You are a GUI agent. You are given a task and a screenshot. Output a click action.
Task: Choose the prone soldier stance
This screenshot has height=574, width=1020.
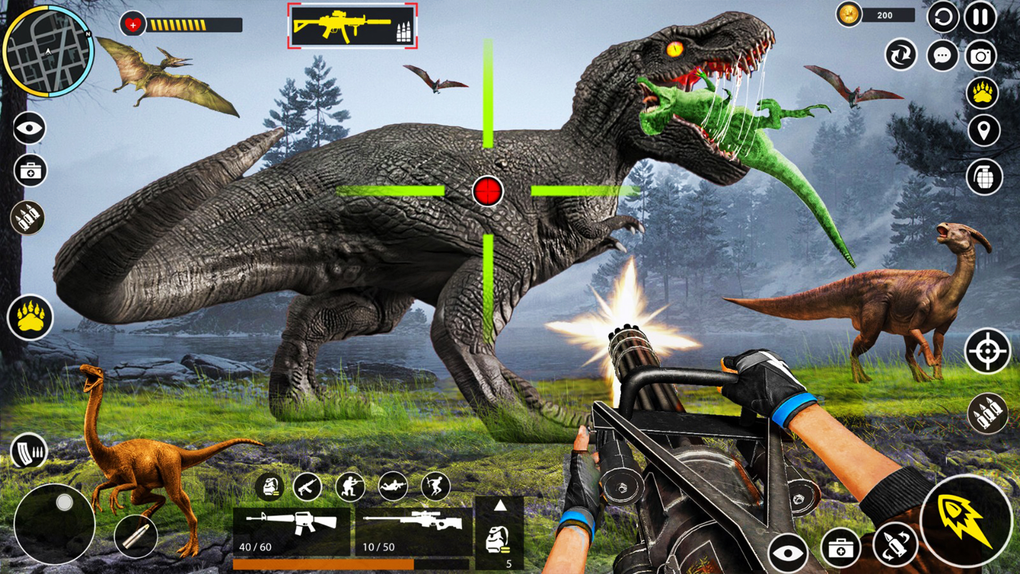click(x=392, y=486)
